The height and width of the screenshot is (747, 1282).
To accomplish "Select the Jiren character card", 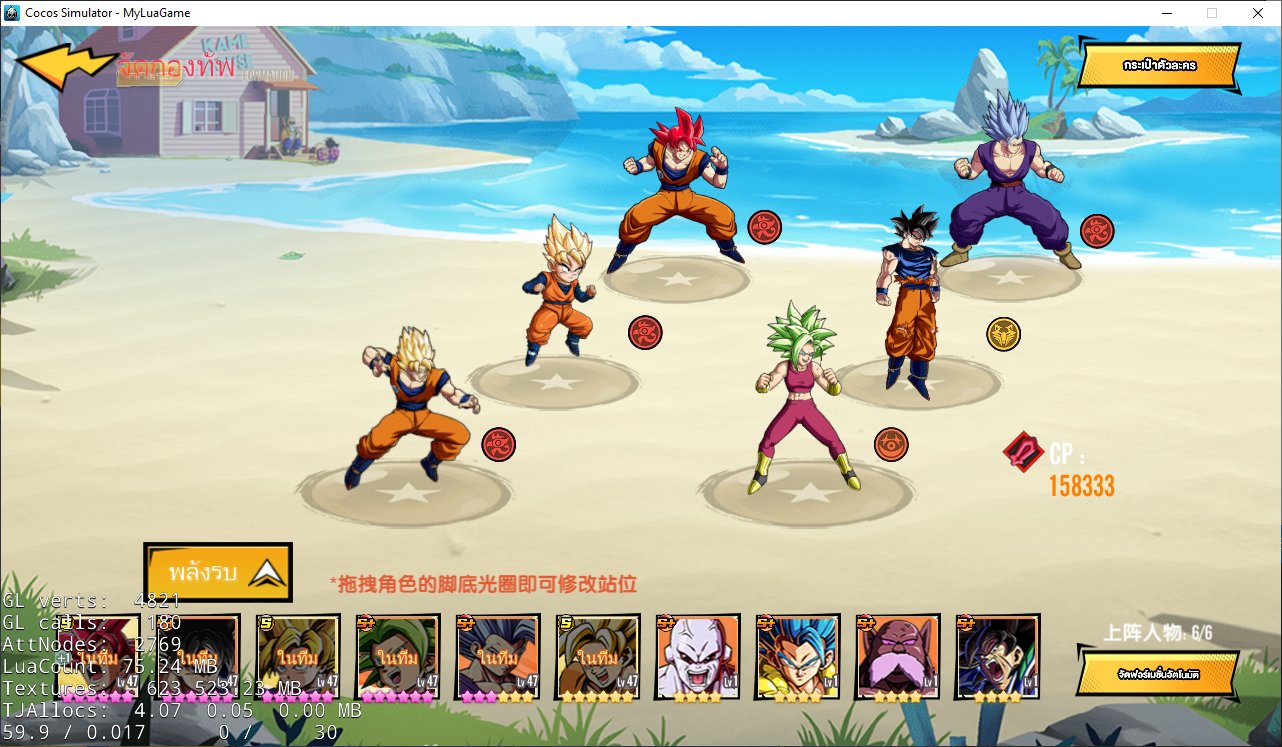I will point(697,657).
